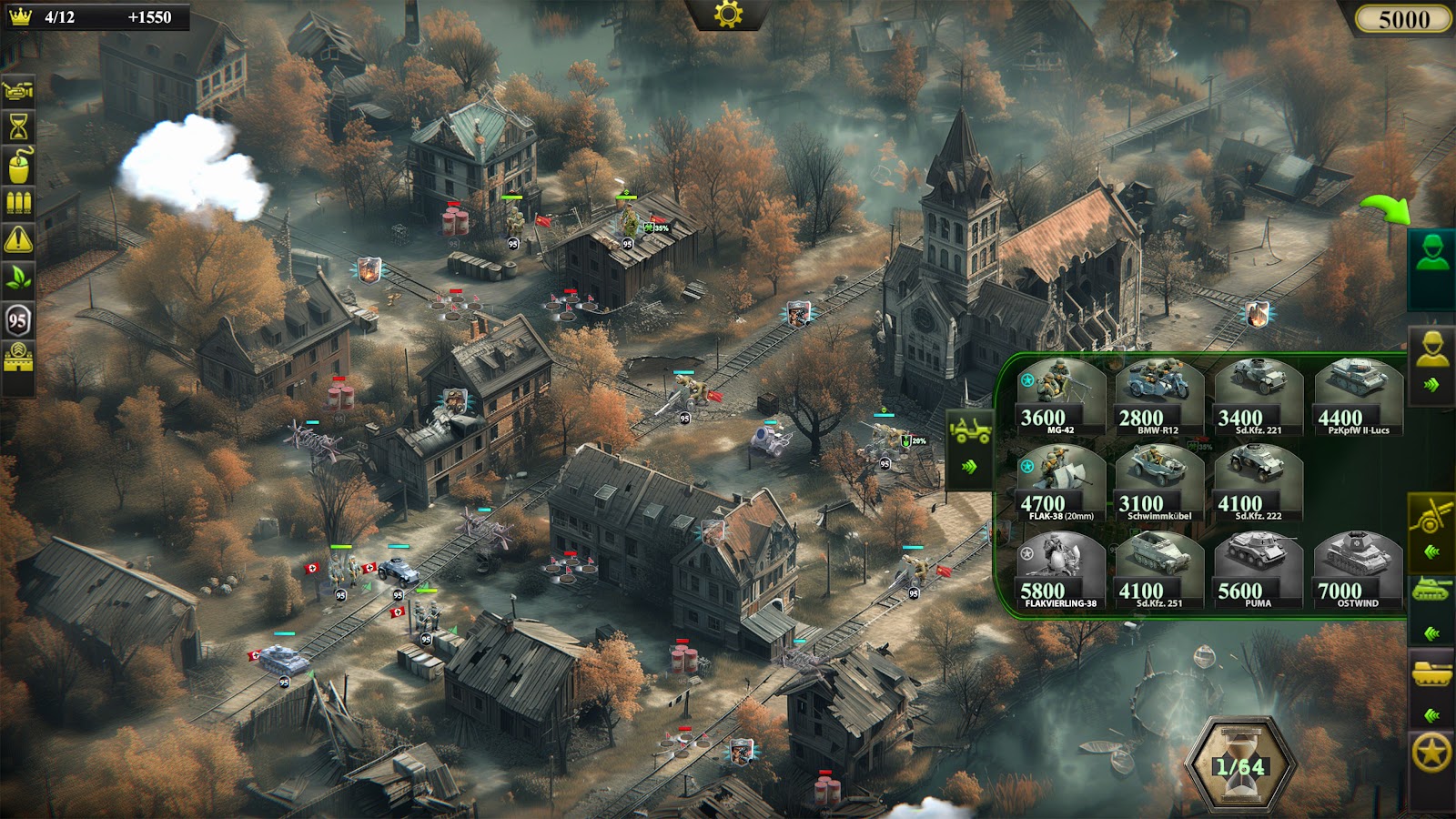Click the end turn hourglass button
Image resolution: width=1456 pixels, height=819 pixels.
(x=1239, y=766)
